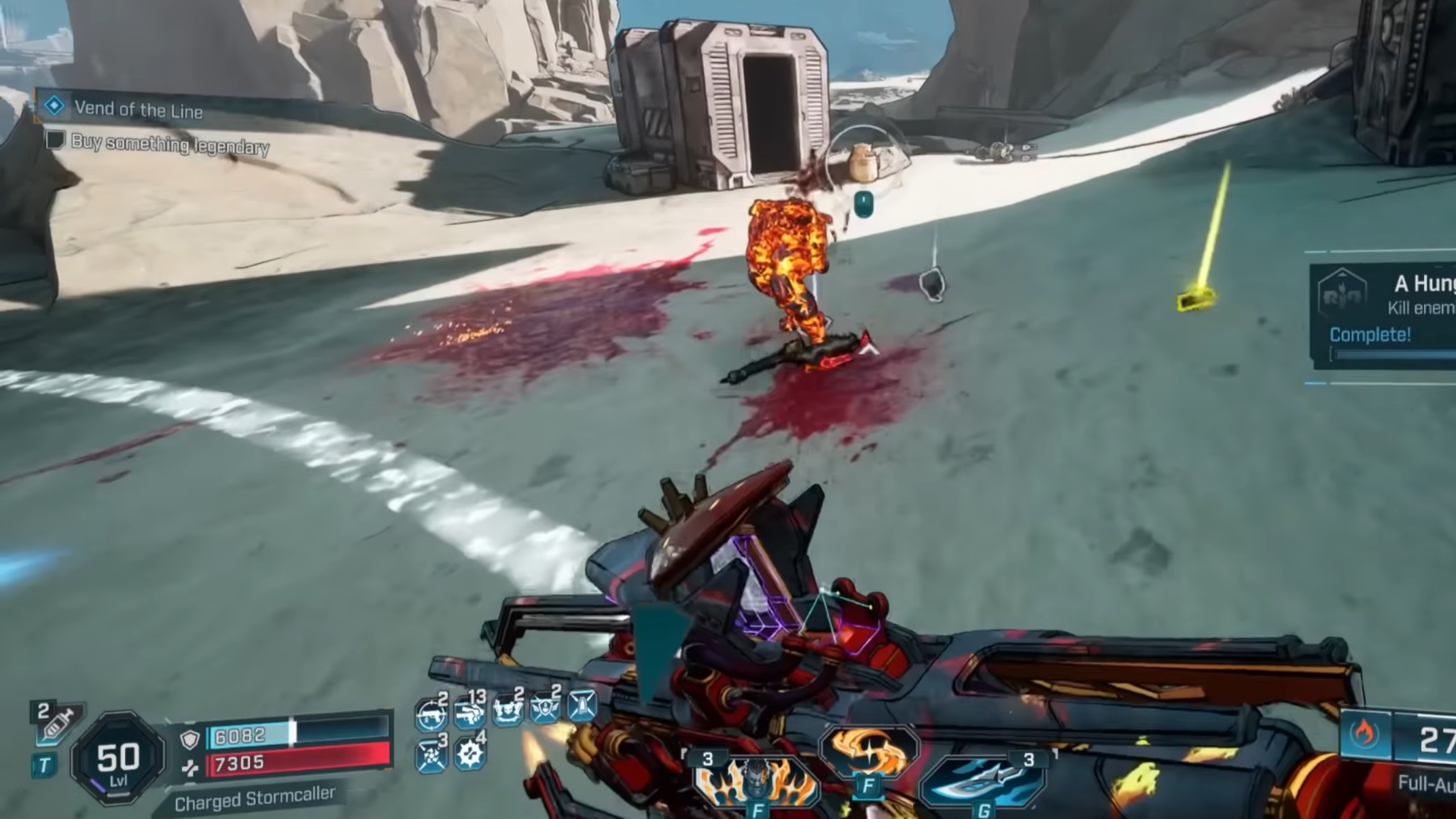Click the incendiary flame element icon
The width and height of the screenshot is (1456, 819).
(1364, 734)
